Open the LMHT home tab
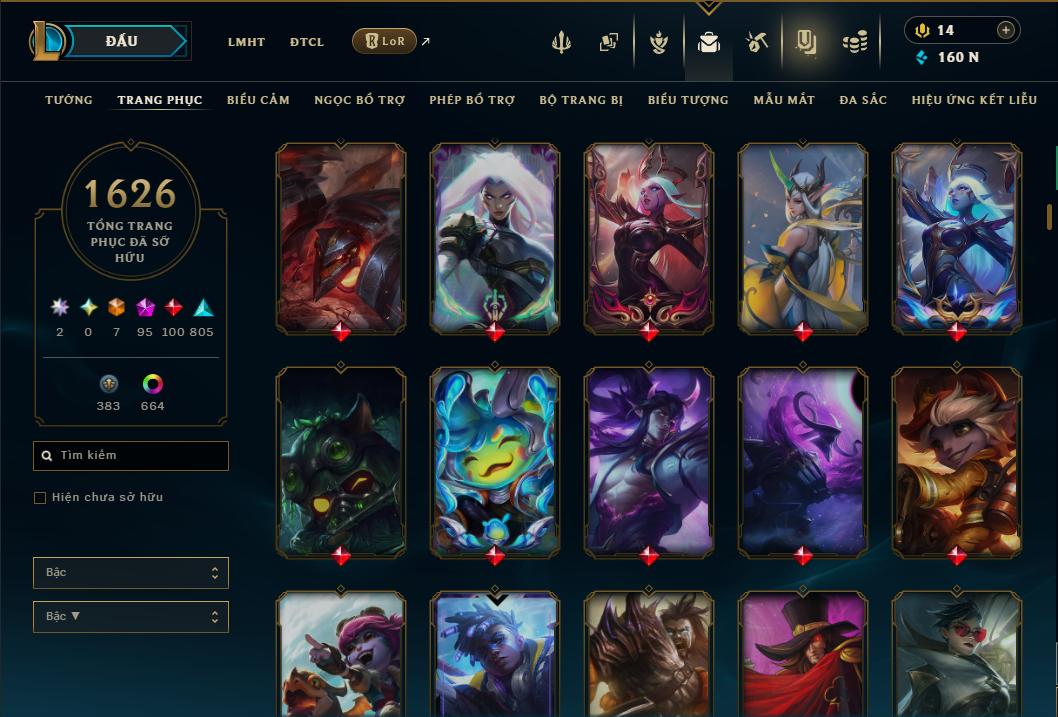Image resolution: width=1058 pixels, height=717 pixels. [x=246, y=42]
